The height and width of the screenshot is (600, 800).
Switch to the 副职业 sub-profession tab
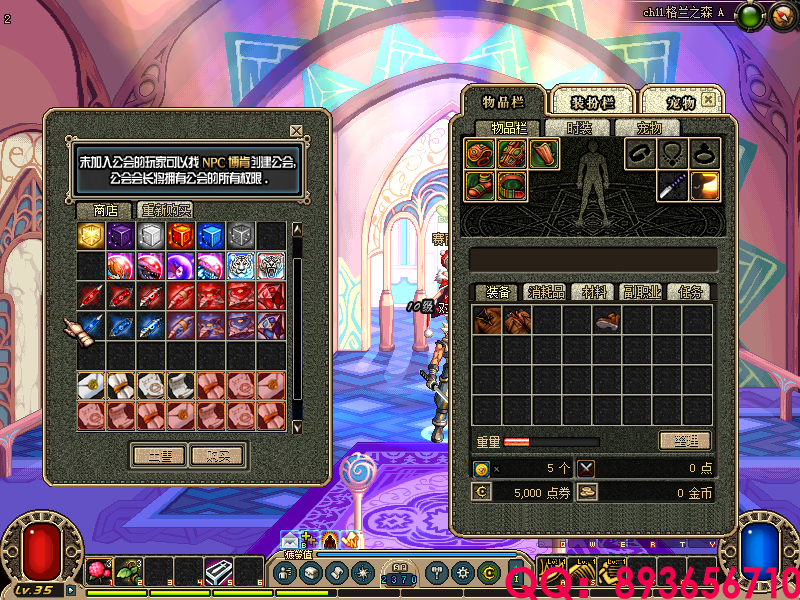642,292
